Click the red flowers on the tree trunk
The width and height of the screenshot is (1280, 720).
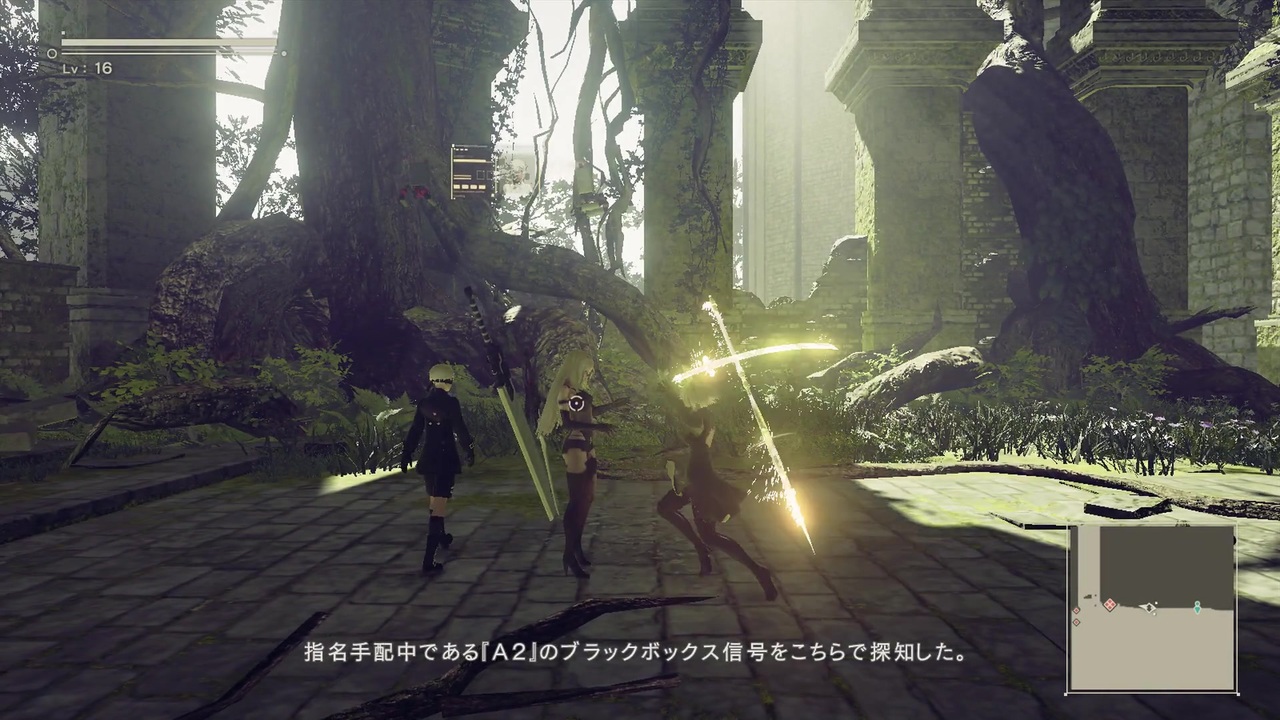click(413, 193)
